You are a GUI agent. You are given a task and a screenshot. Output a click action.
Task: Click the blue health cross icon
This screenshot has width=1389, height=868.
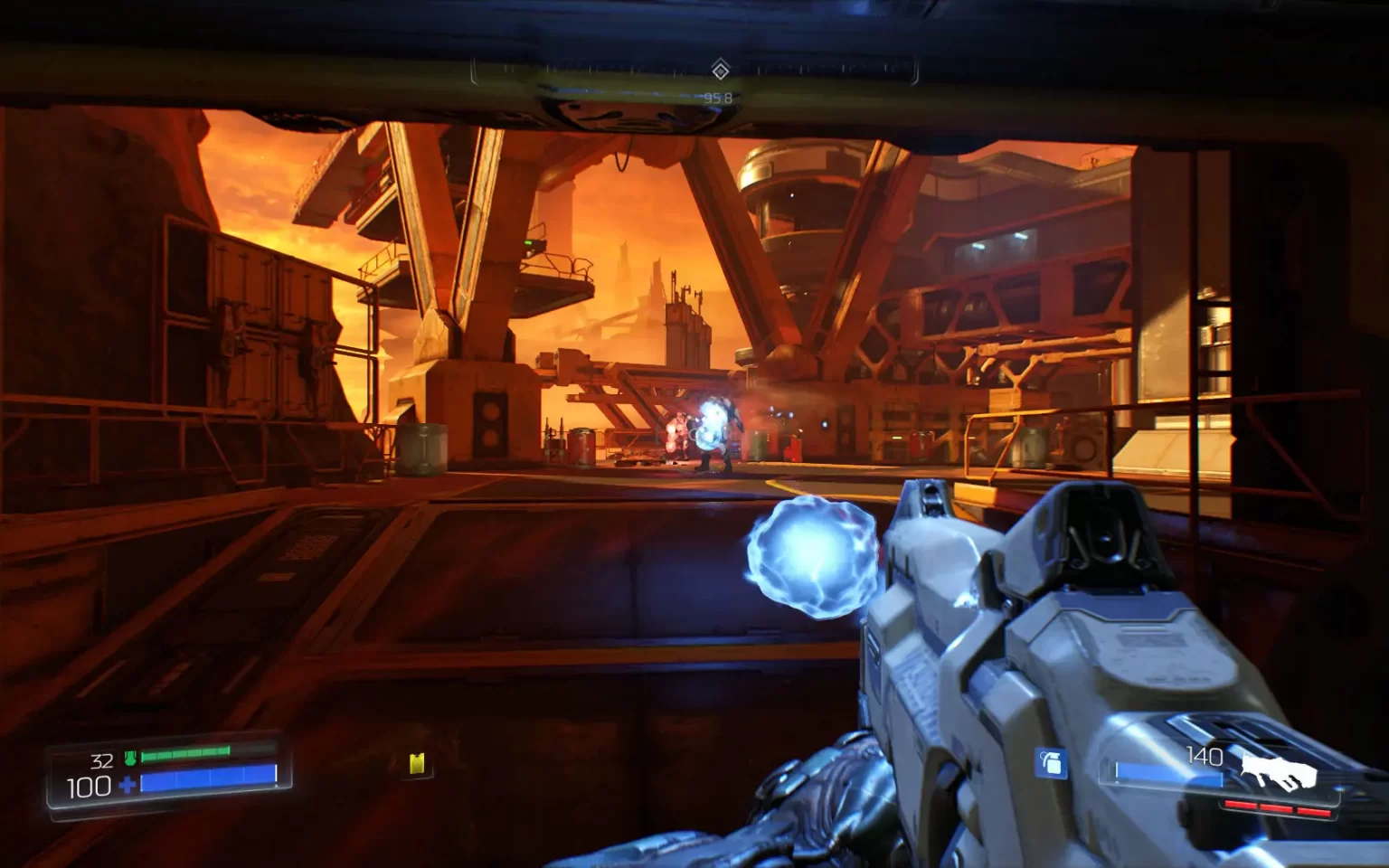(x=128, y=785)
